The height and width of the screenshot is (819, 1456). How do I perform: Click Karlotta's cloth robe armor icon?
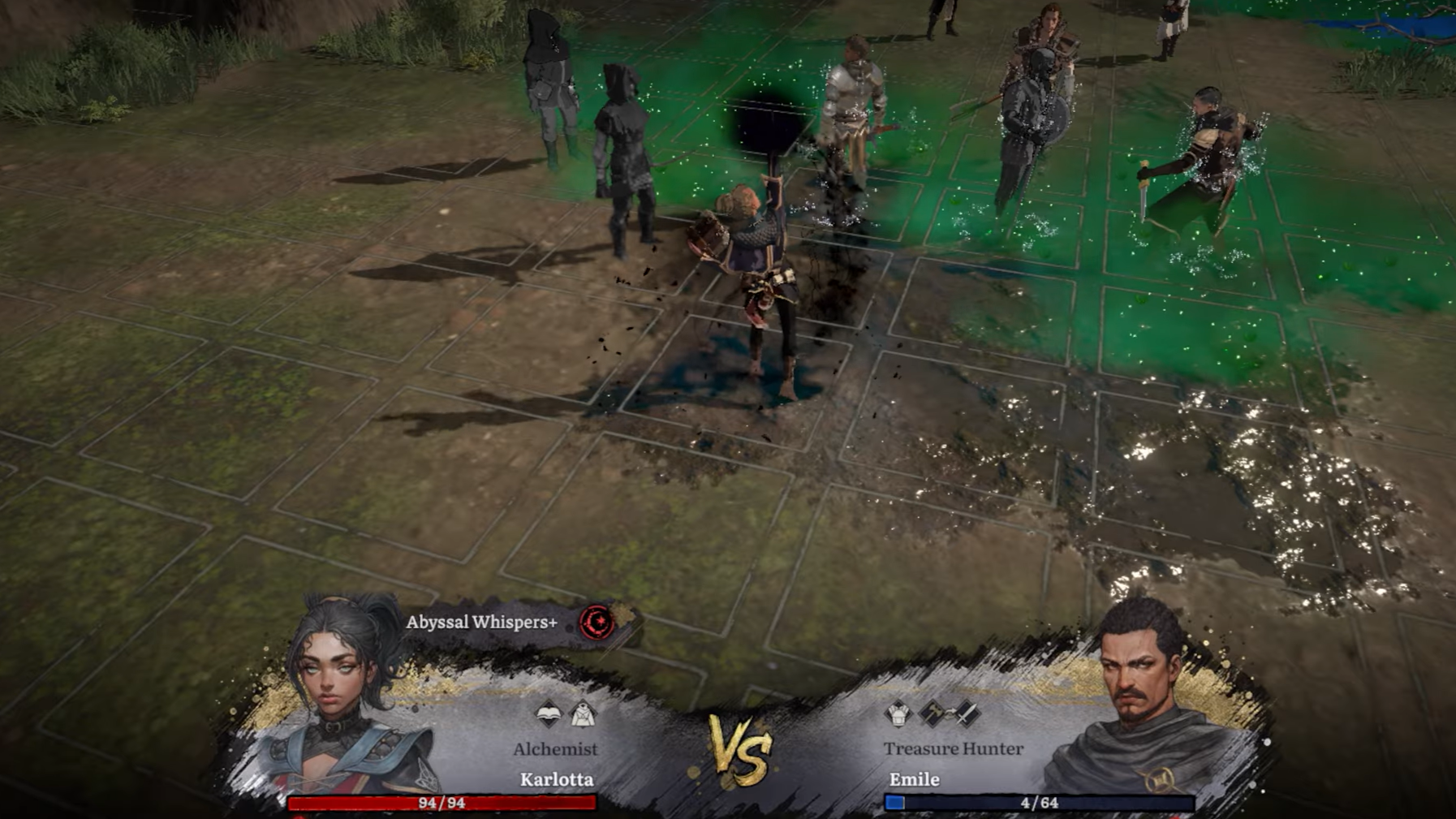(584, 714)
